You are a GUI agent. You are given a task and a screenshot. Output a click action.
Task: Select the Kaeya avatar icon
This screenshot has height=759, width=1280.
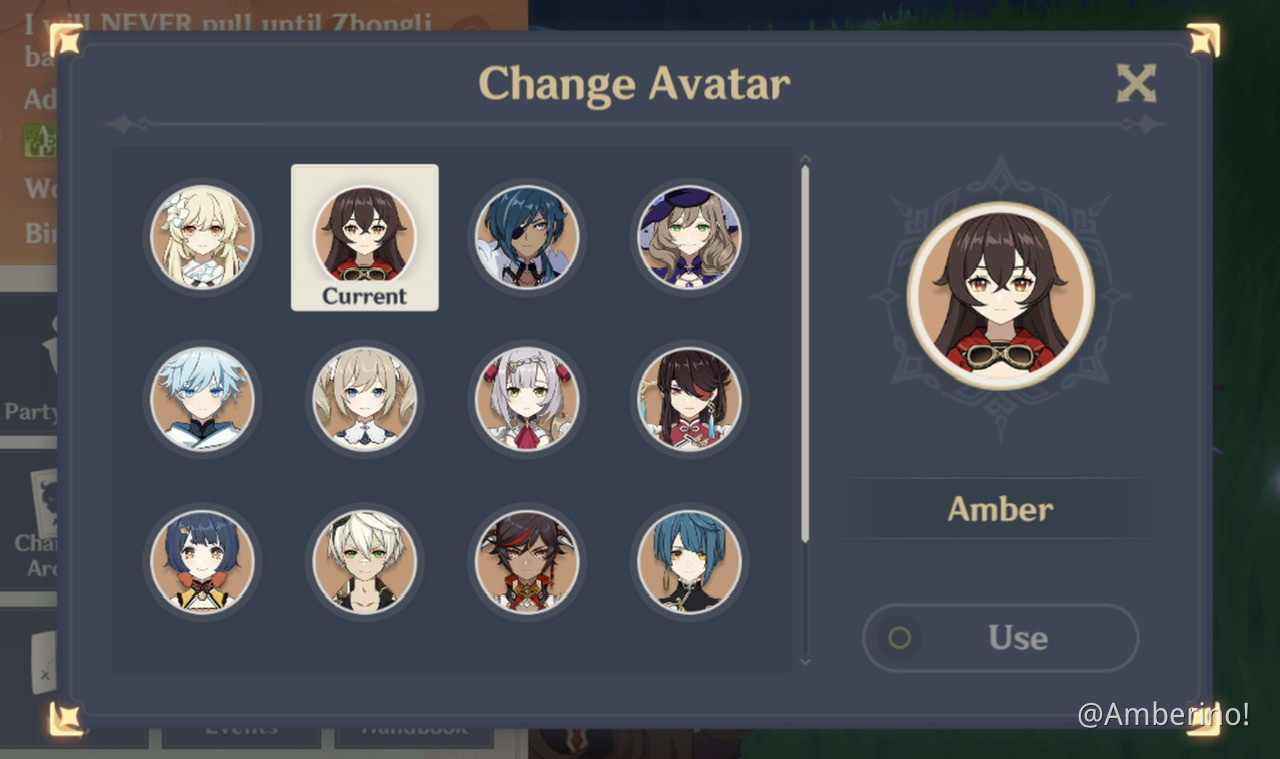527,237
